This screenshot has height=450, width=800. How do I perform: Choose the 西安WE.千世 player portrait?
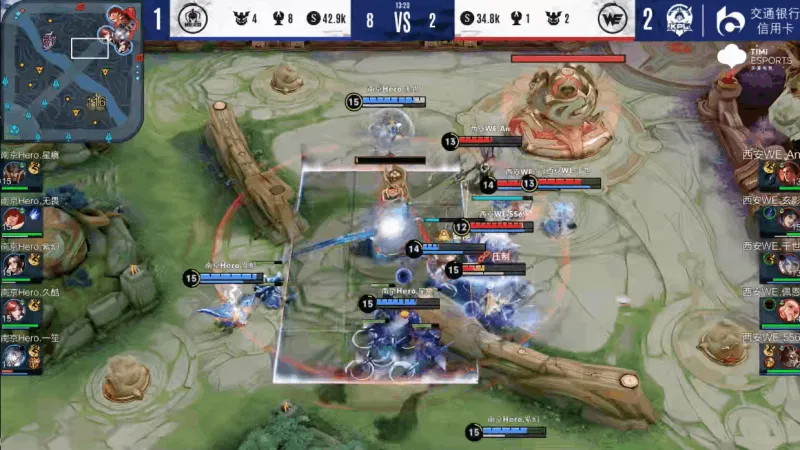(783, 265)
